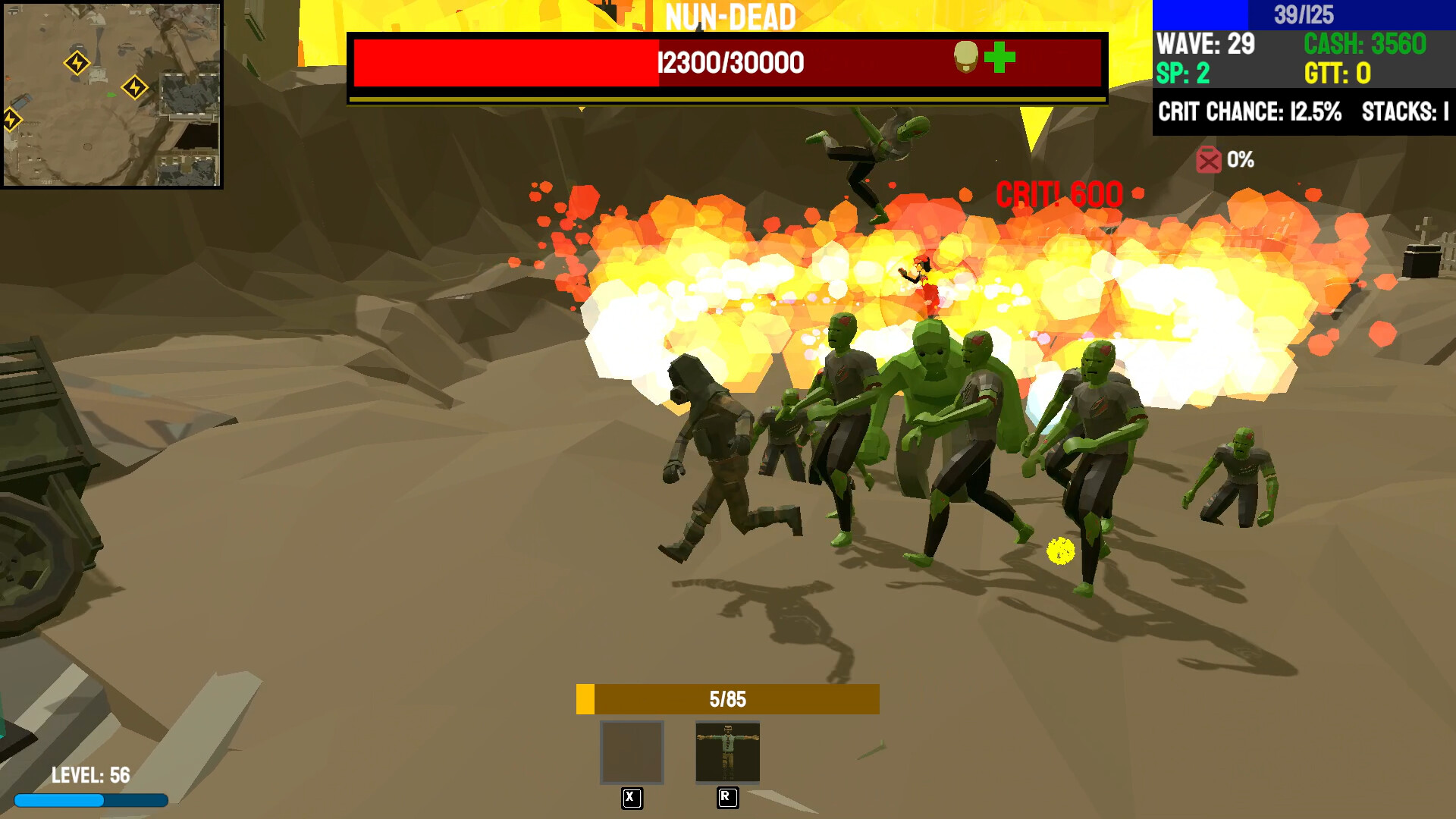Click the CRIT CHANCE: 12.5% display
Viewport: 1456px width, 819px height.
[x=1249, y=110]
